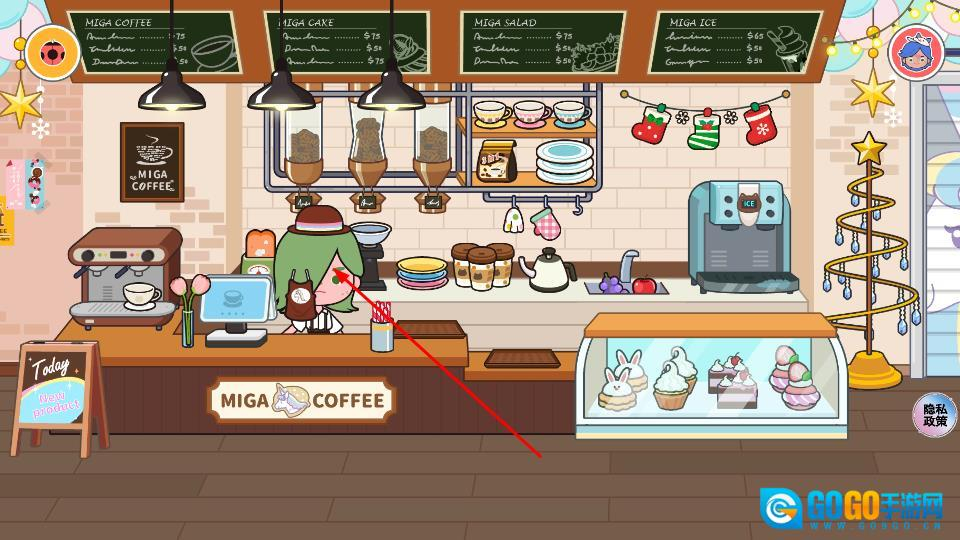The width and height of the screenshot is (960, 540).
Task: Click the orange round button at top-left
Action: coord(47,51)
